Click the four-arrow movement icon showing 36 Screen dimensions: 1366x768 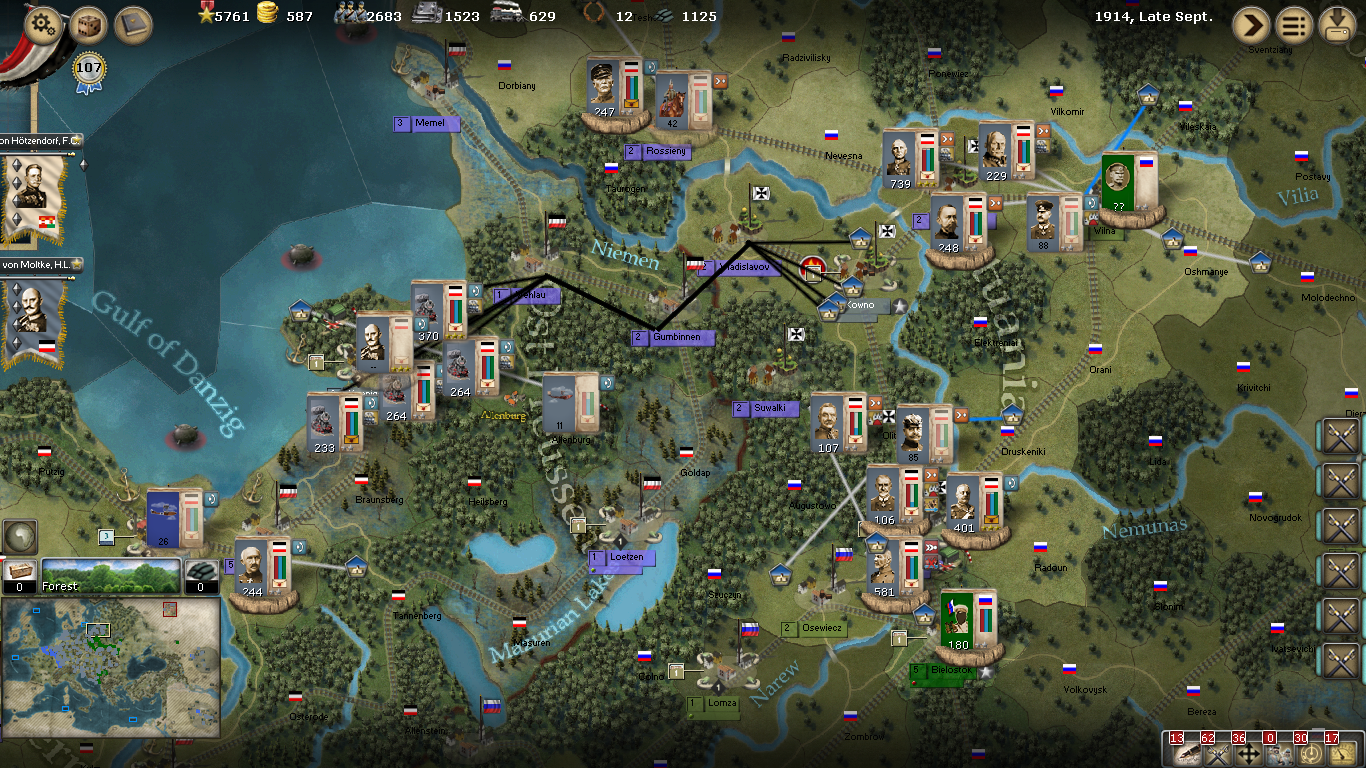point(1248,754)
